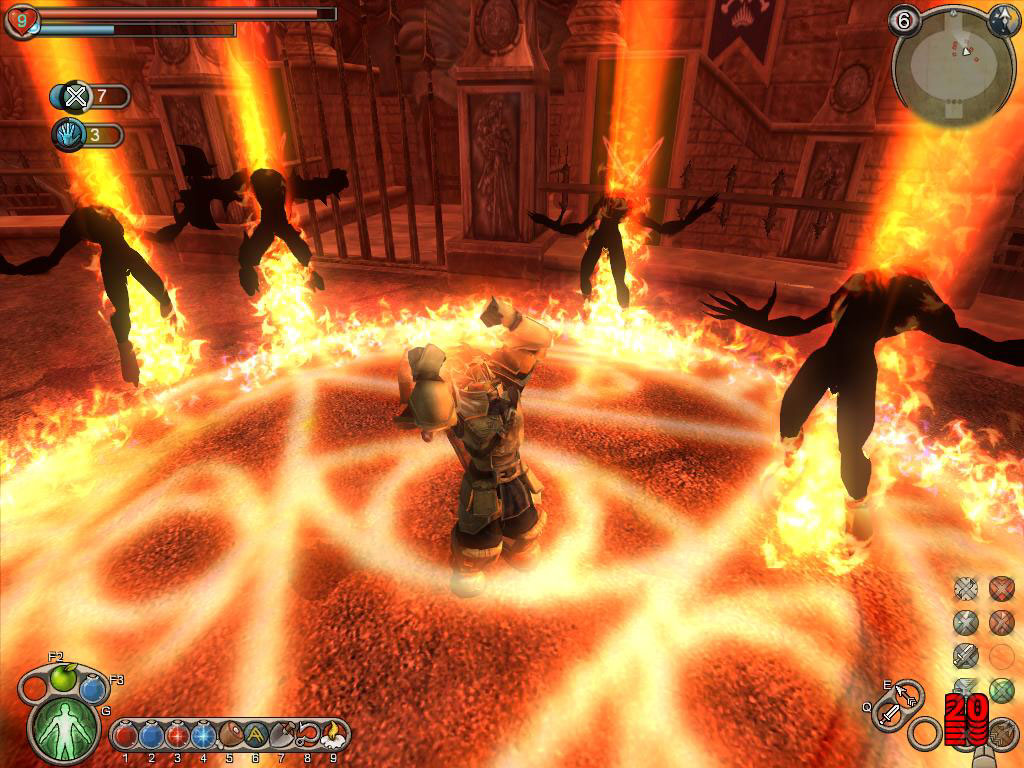Select the green apple quick slot
Image resolution: width=1024 pixels, height=768 pixels.
click(x=63, y=679)
